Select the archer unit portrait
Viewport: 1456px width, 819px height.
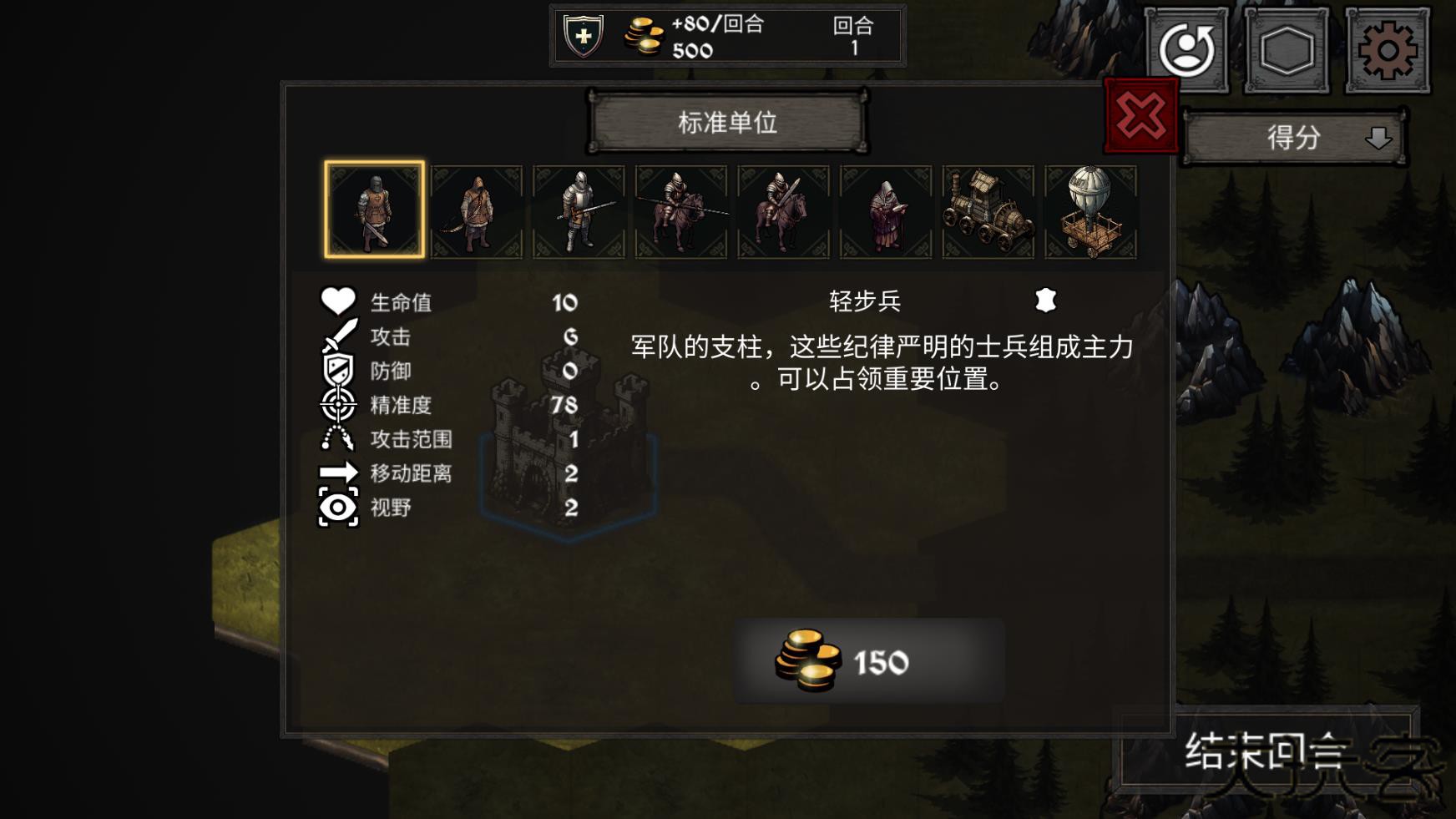click(x=478, y=209)
